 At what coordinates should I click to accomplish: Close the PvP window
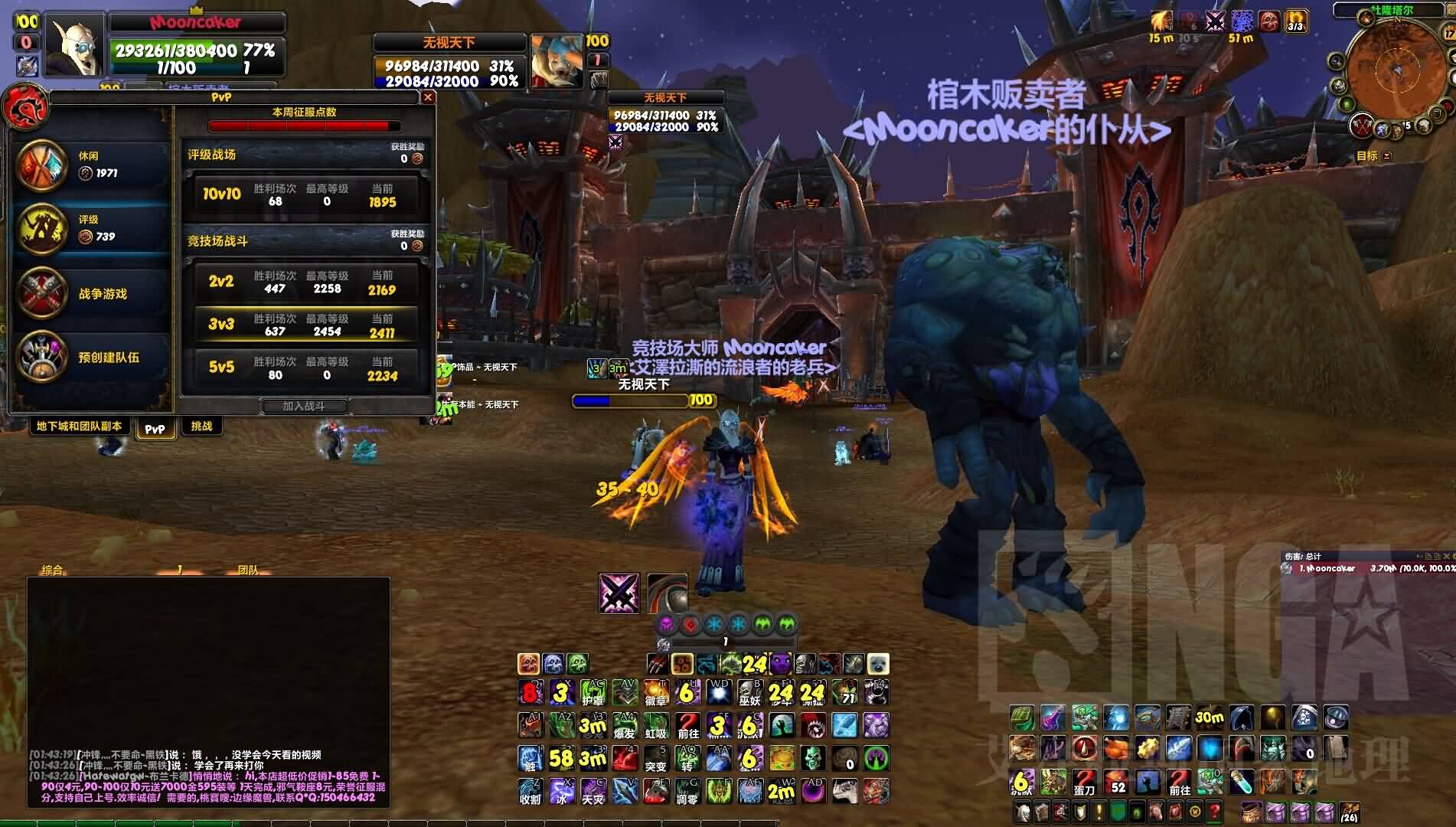click(x=429, y=97)
